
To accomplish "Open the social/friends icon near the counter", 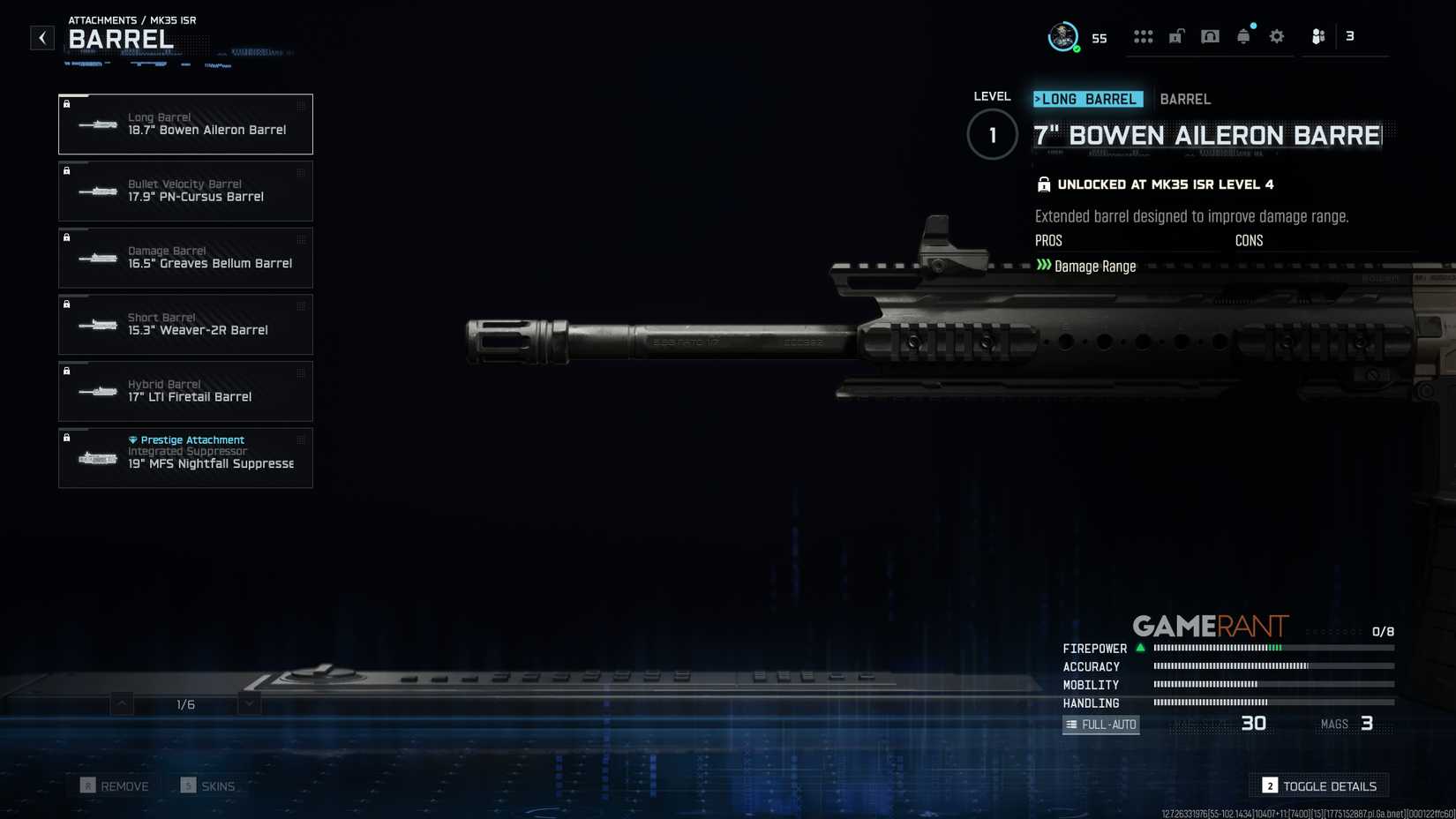I will click(1318, 36).
